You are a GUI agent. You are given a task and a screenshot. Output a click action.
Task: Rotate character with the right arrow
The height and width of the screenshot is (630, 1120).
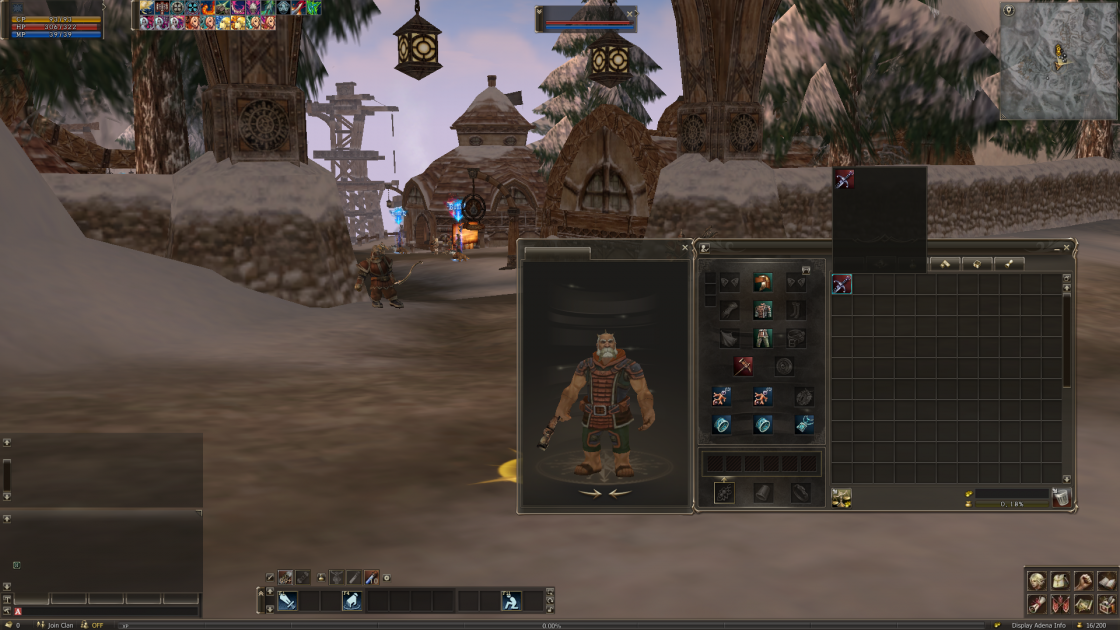click(590, 493)
